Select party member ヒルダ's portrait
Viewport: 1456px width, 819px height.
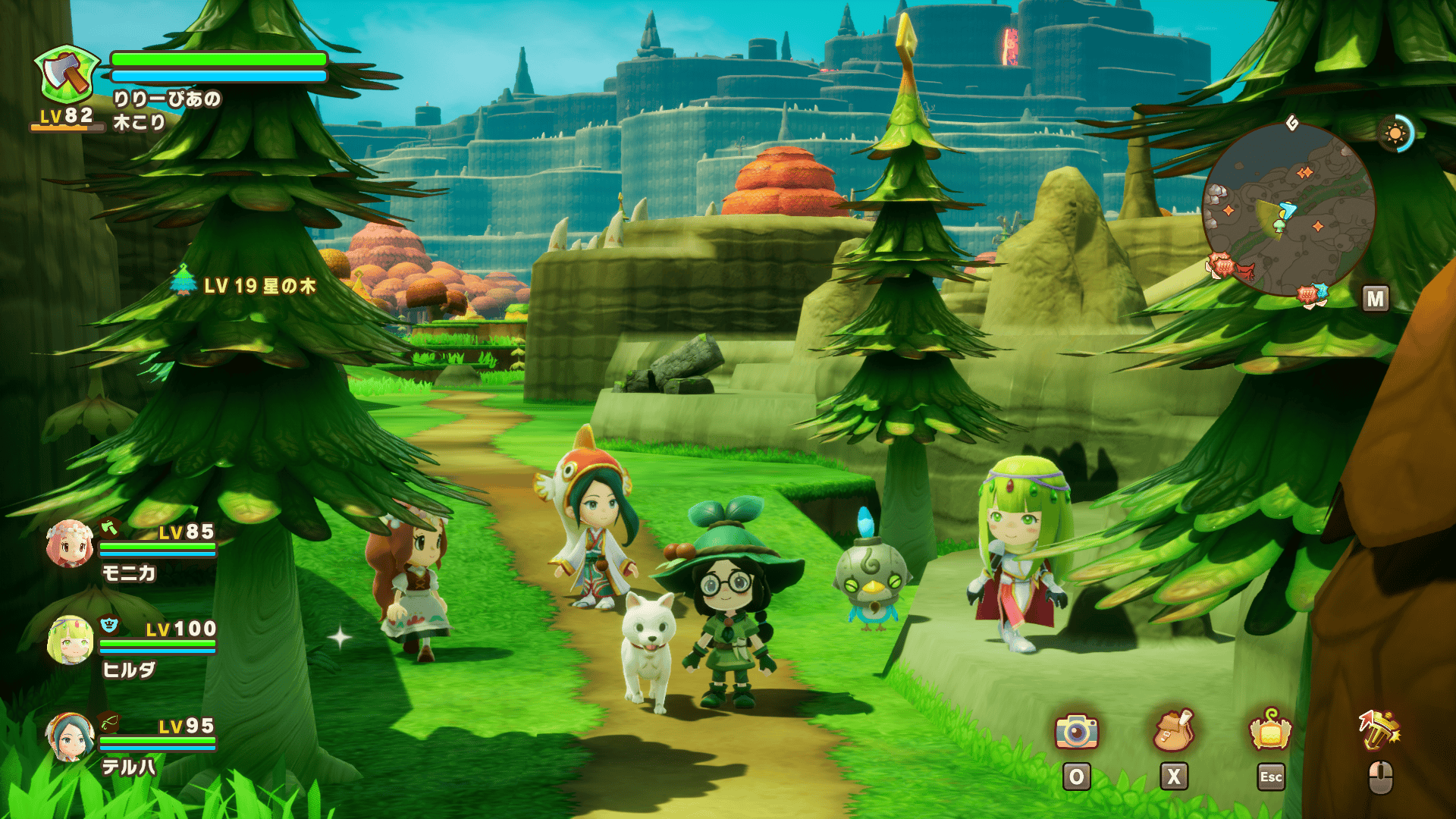tap(70, 641)
